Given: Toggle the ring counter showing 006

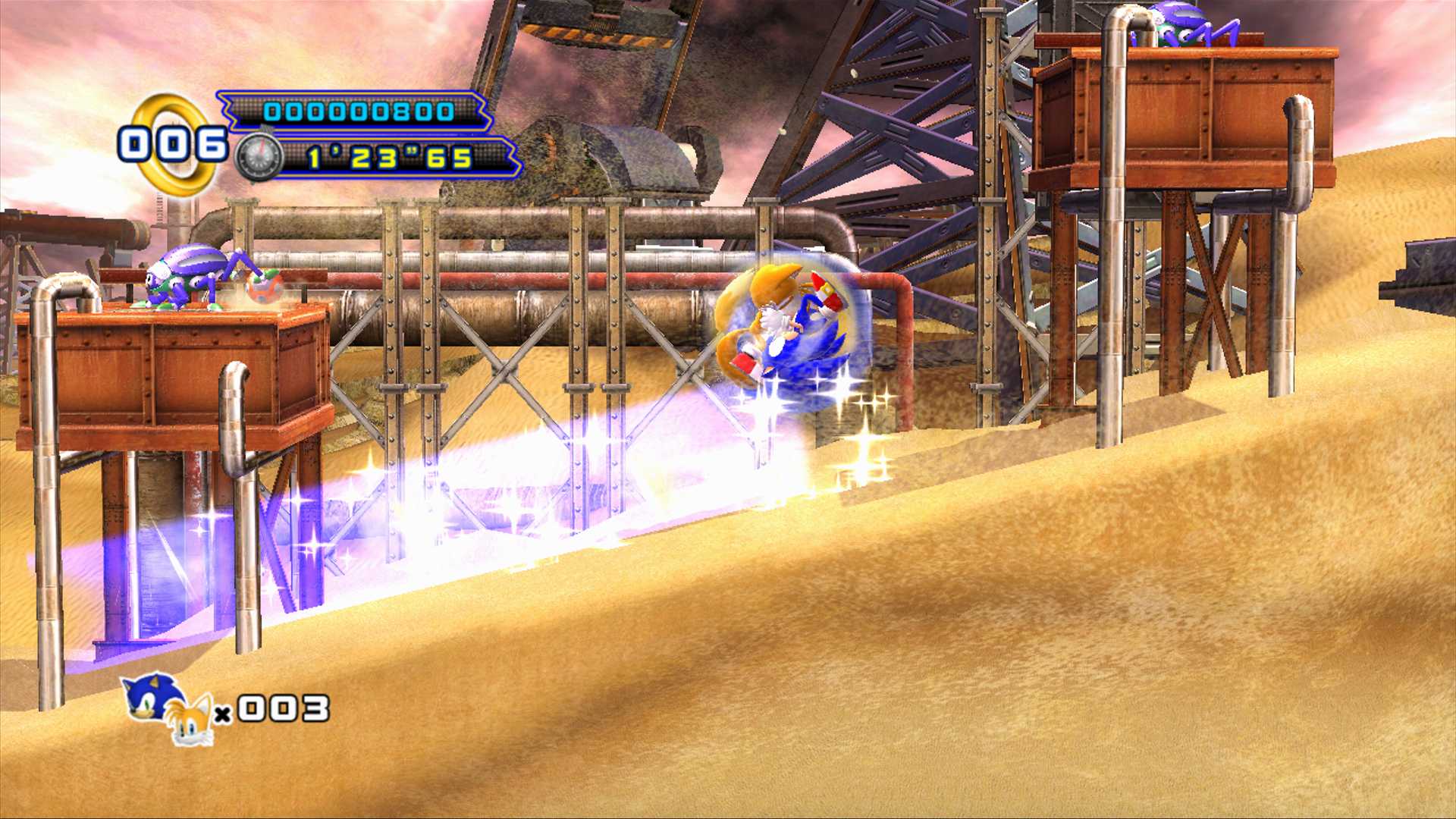Looking at the screenshot, I should click(x=171, y=143).
